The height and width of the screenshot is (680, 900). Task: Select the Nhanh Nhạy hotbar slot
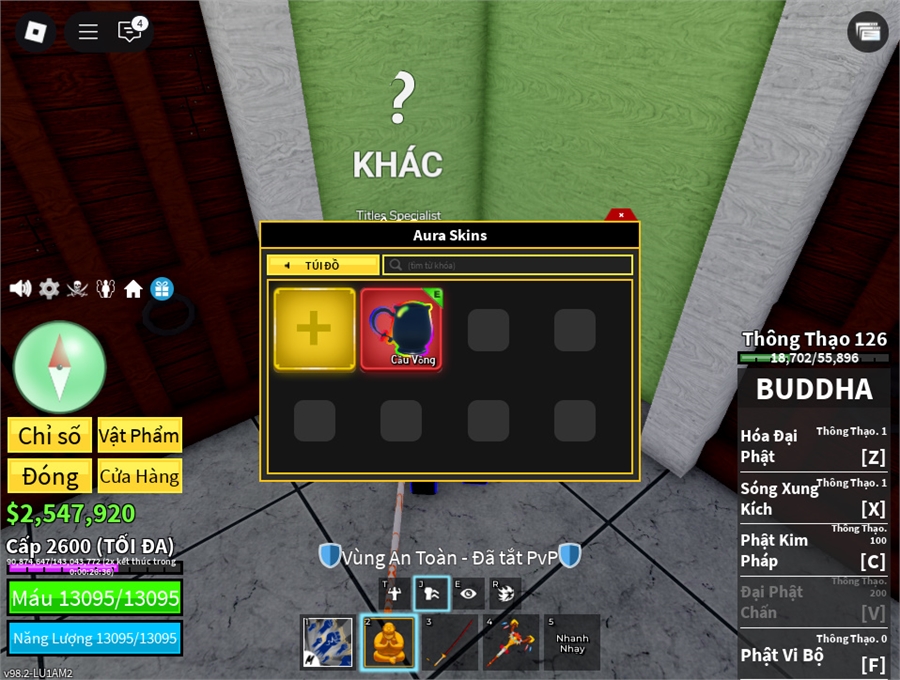tap(572, 642)
